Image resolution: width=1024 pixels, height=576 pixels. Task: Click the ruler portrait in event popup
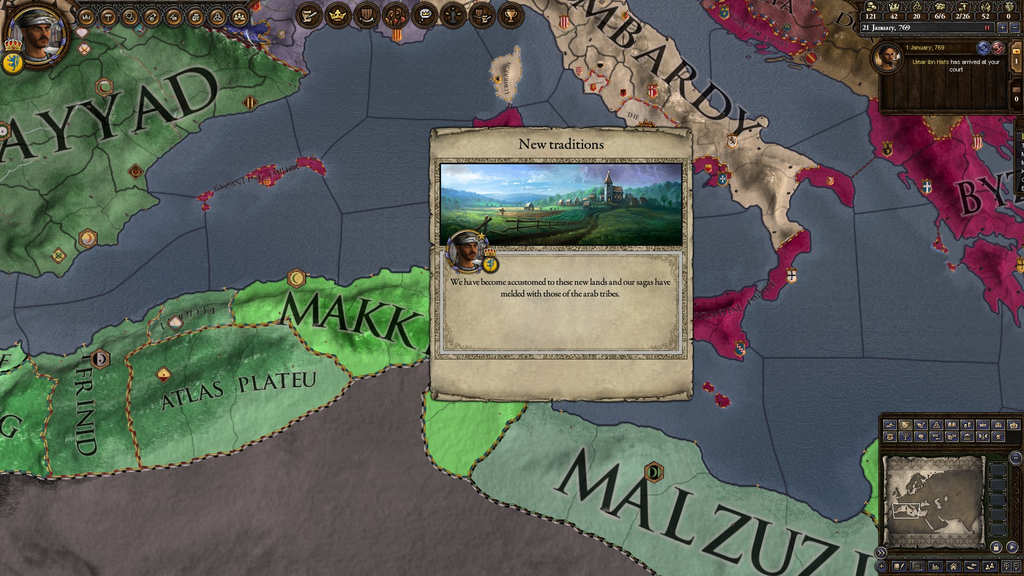pos(465,249)
